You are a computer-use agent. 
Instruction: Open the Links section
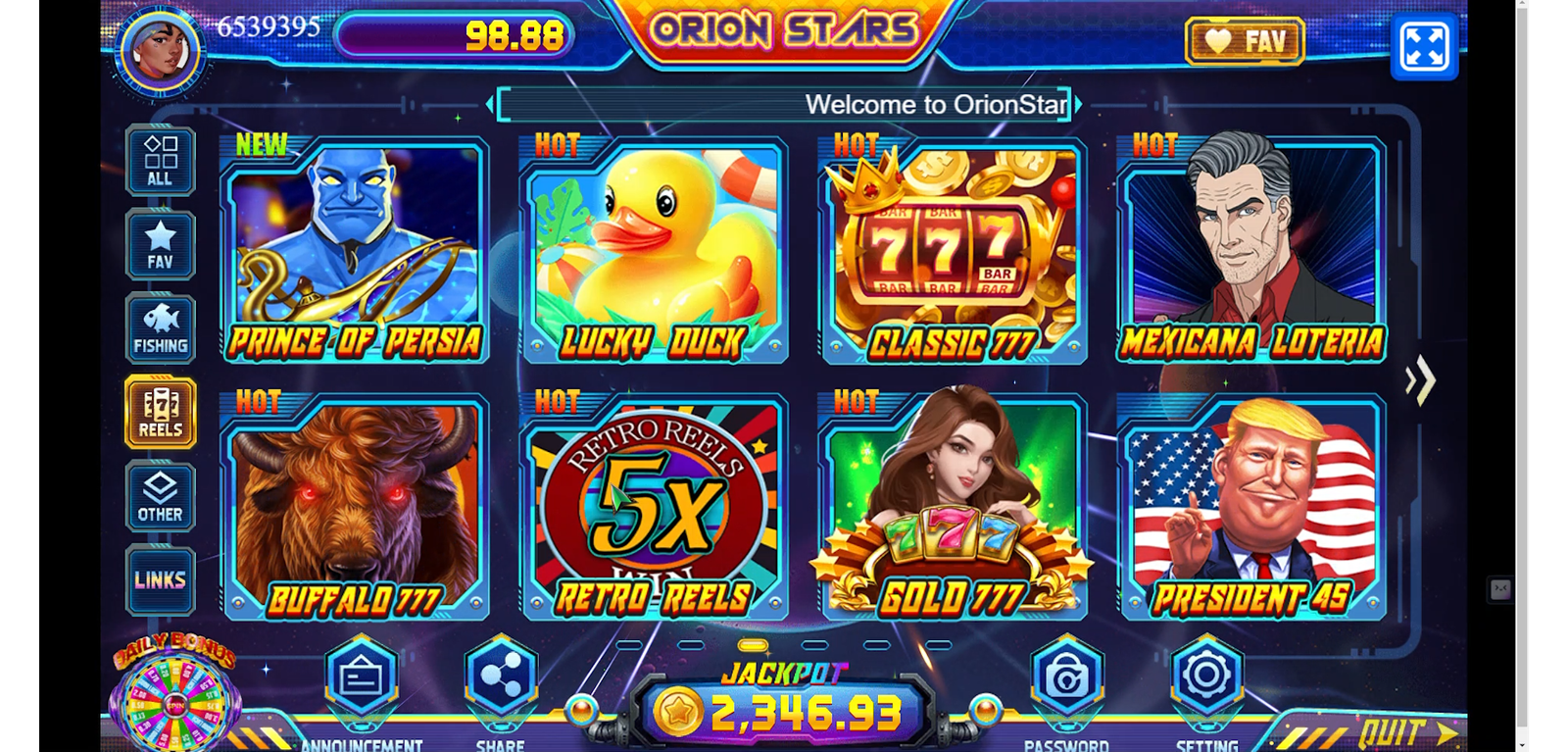(x=160, y=580)
